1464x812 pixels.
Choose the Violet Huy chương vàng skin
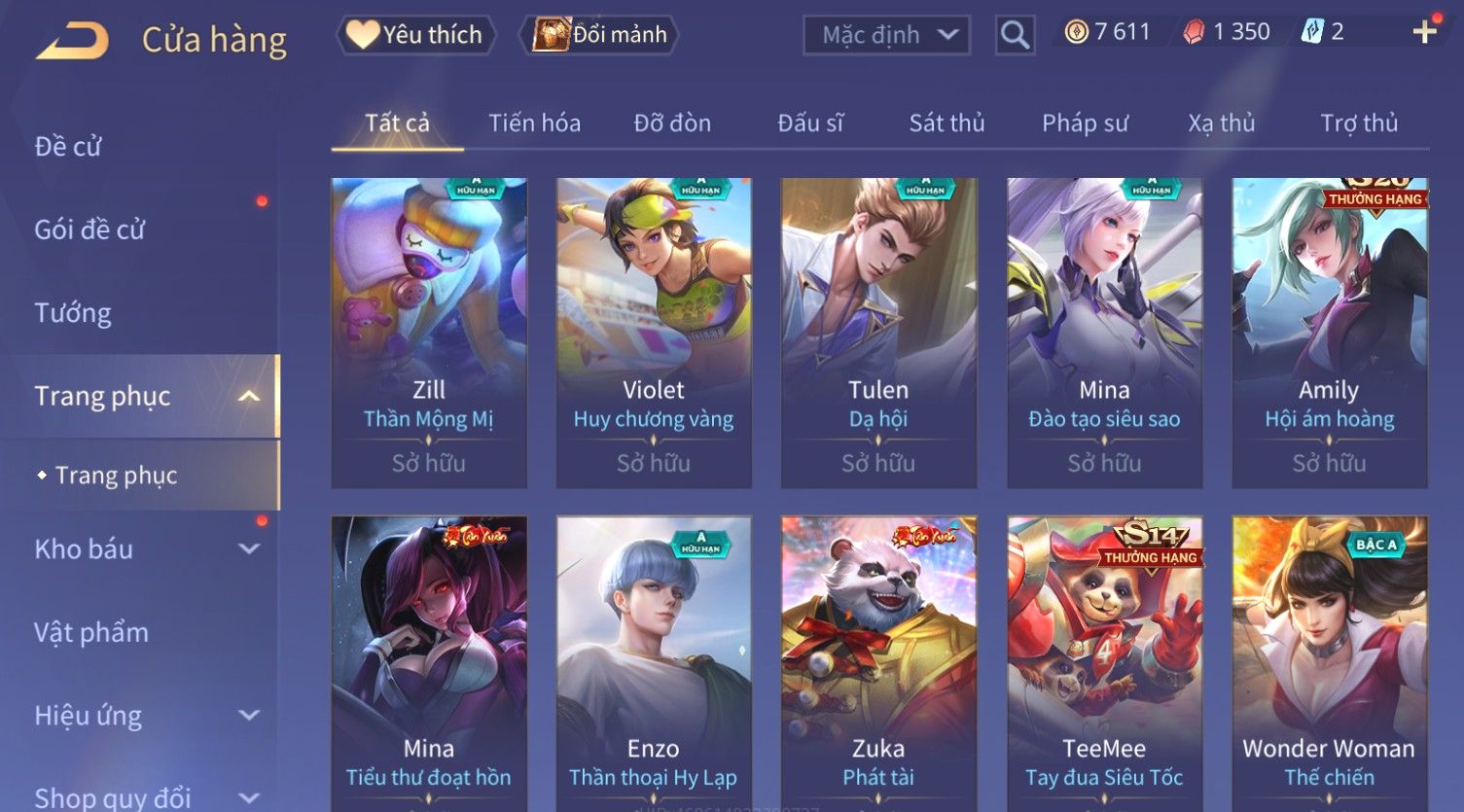[654, 333]
